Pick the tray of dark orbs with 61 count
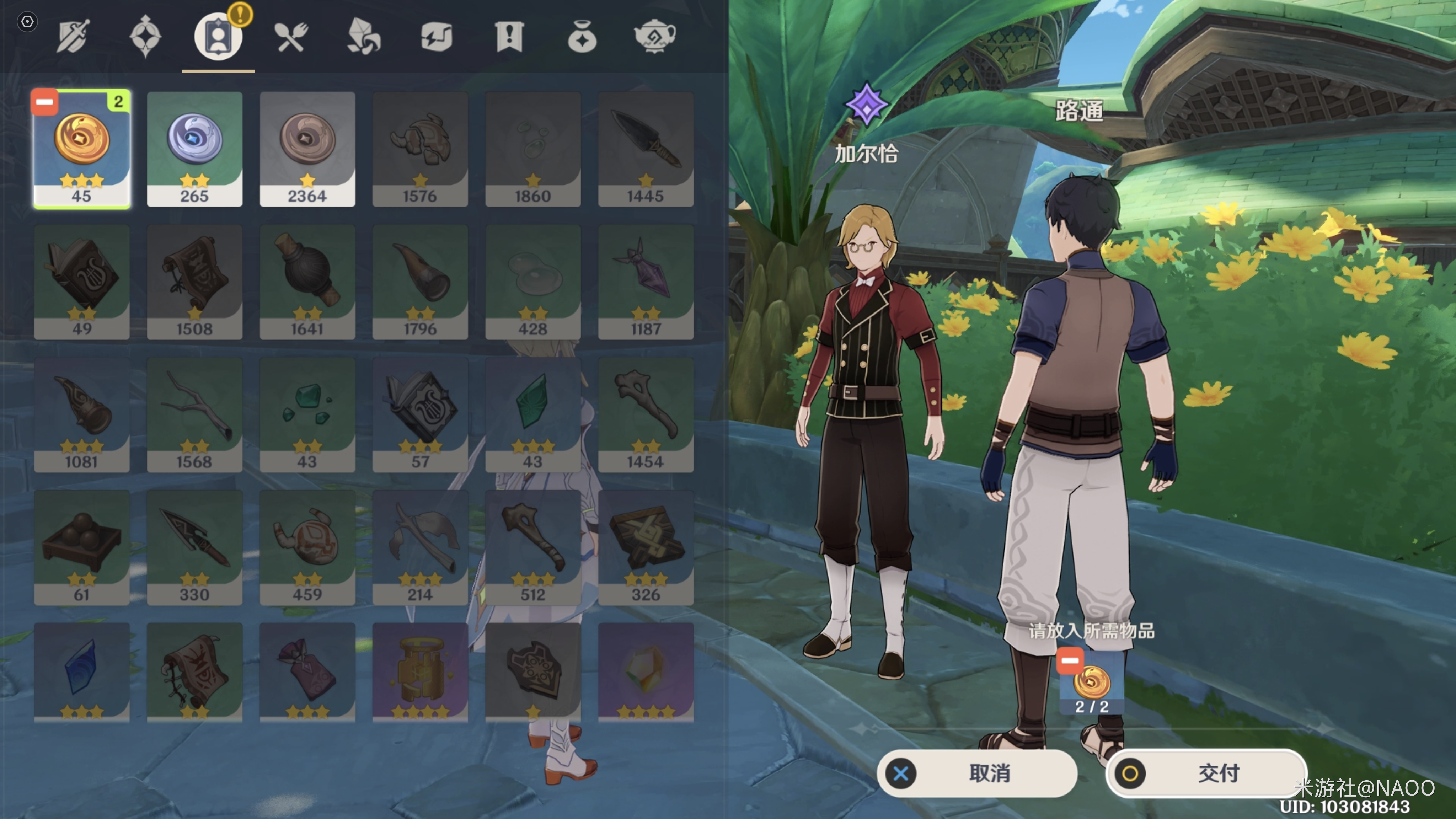This screenshot has height=819, width=1456. click(82, 547)
